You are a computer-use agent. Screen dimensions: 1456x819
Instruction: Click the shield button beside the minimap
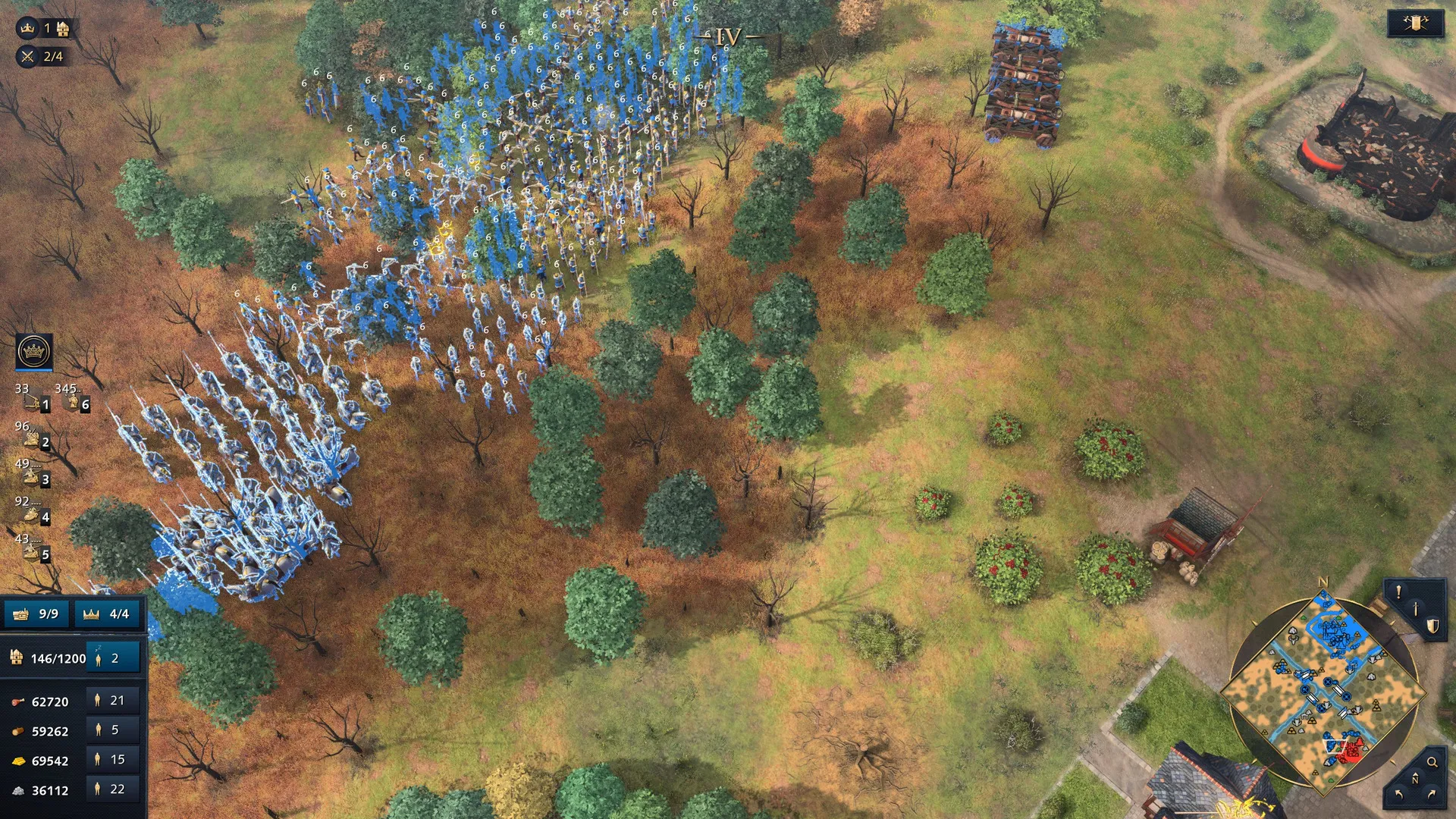(1432, 626)
